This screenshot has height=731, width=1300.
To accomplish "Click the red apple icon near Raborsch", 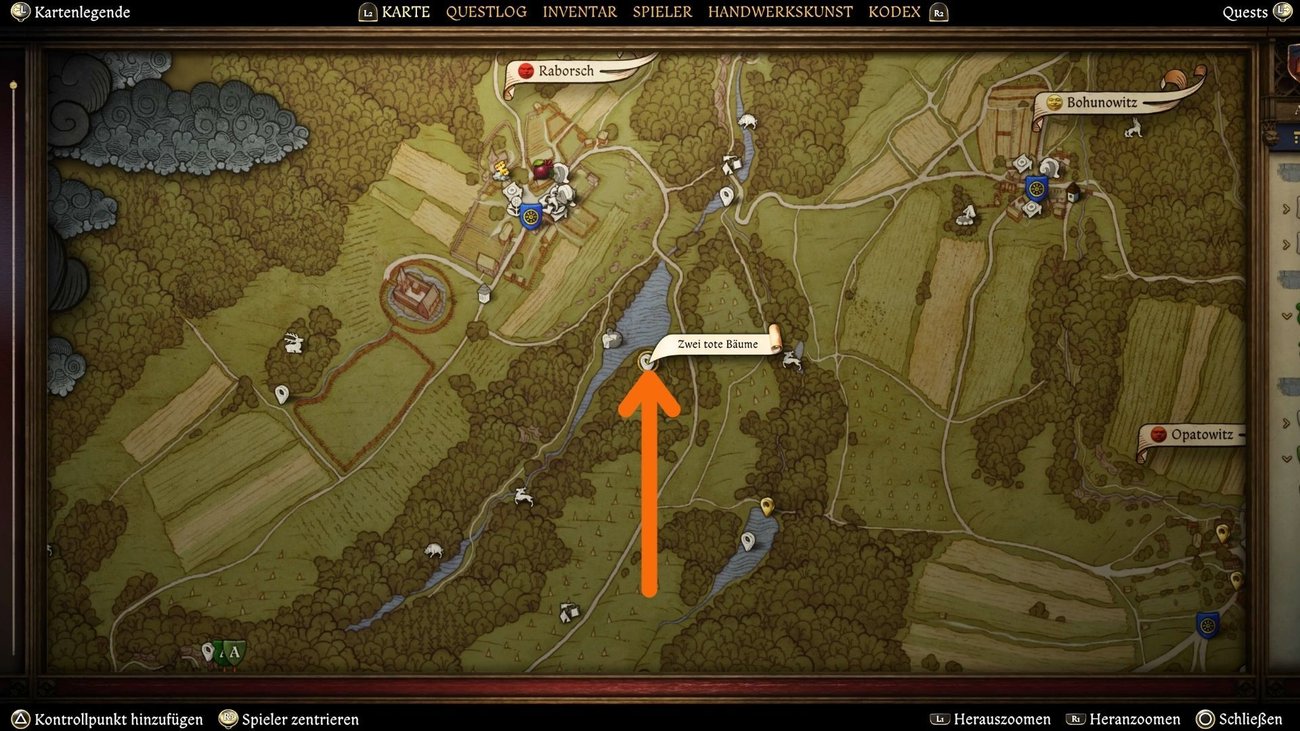I will (x=542, y=169).
